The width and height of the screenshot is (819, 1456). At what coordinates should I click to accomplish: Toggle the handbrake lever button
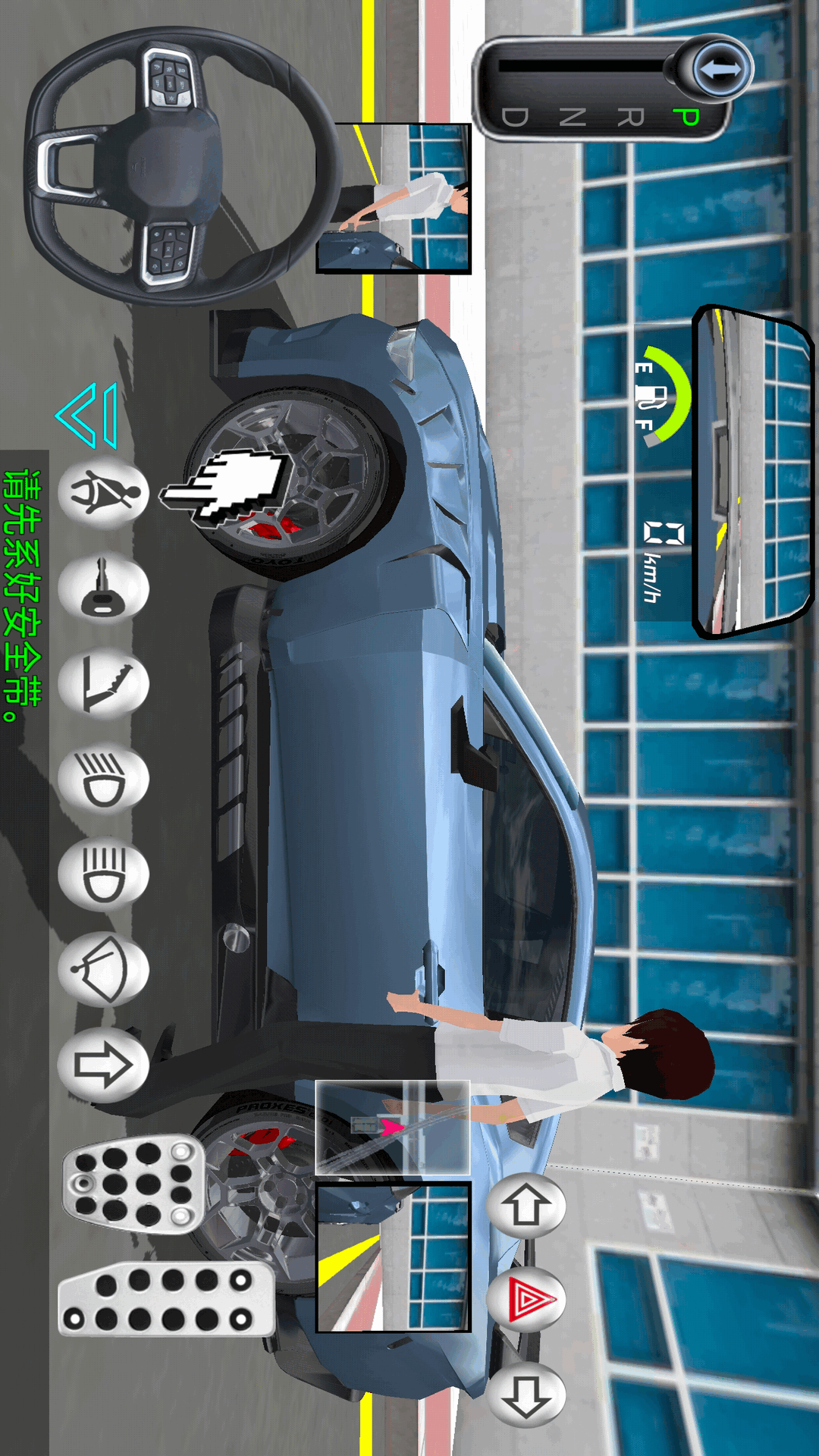[x=103, y=685]
